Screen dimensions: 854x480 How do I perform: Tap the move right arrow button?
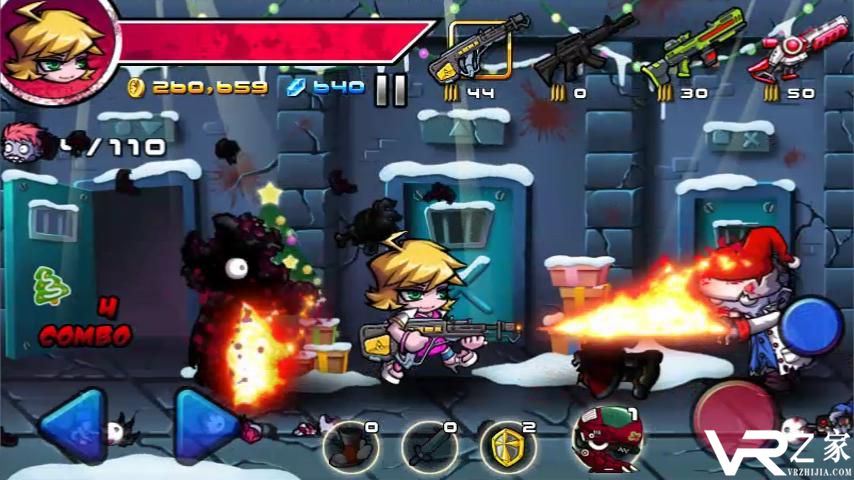click(206, 423)
